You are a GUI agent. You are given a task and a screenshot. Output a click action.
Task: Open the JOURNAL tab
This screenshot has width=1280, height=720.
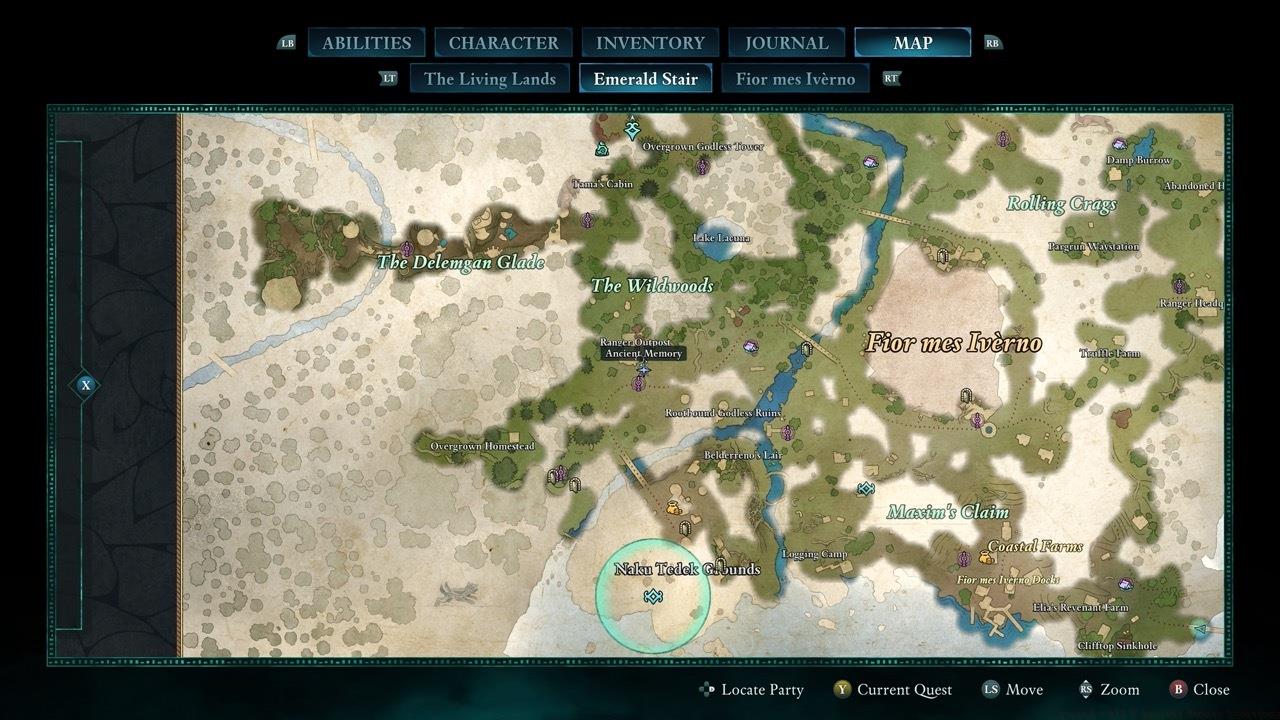[x=785, y=42]
